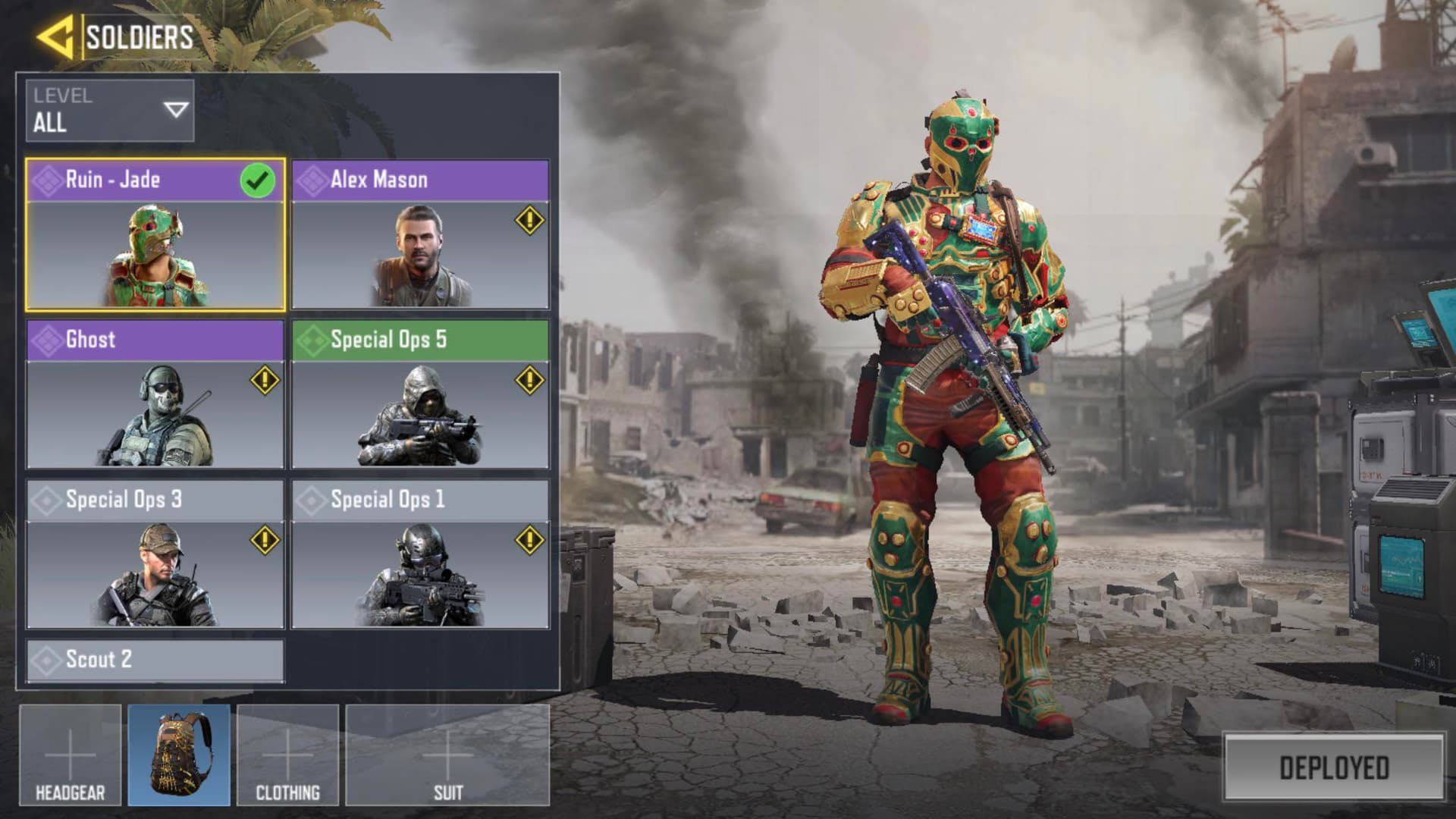Choose the Alex Mason soldier card

420,235
